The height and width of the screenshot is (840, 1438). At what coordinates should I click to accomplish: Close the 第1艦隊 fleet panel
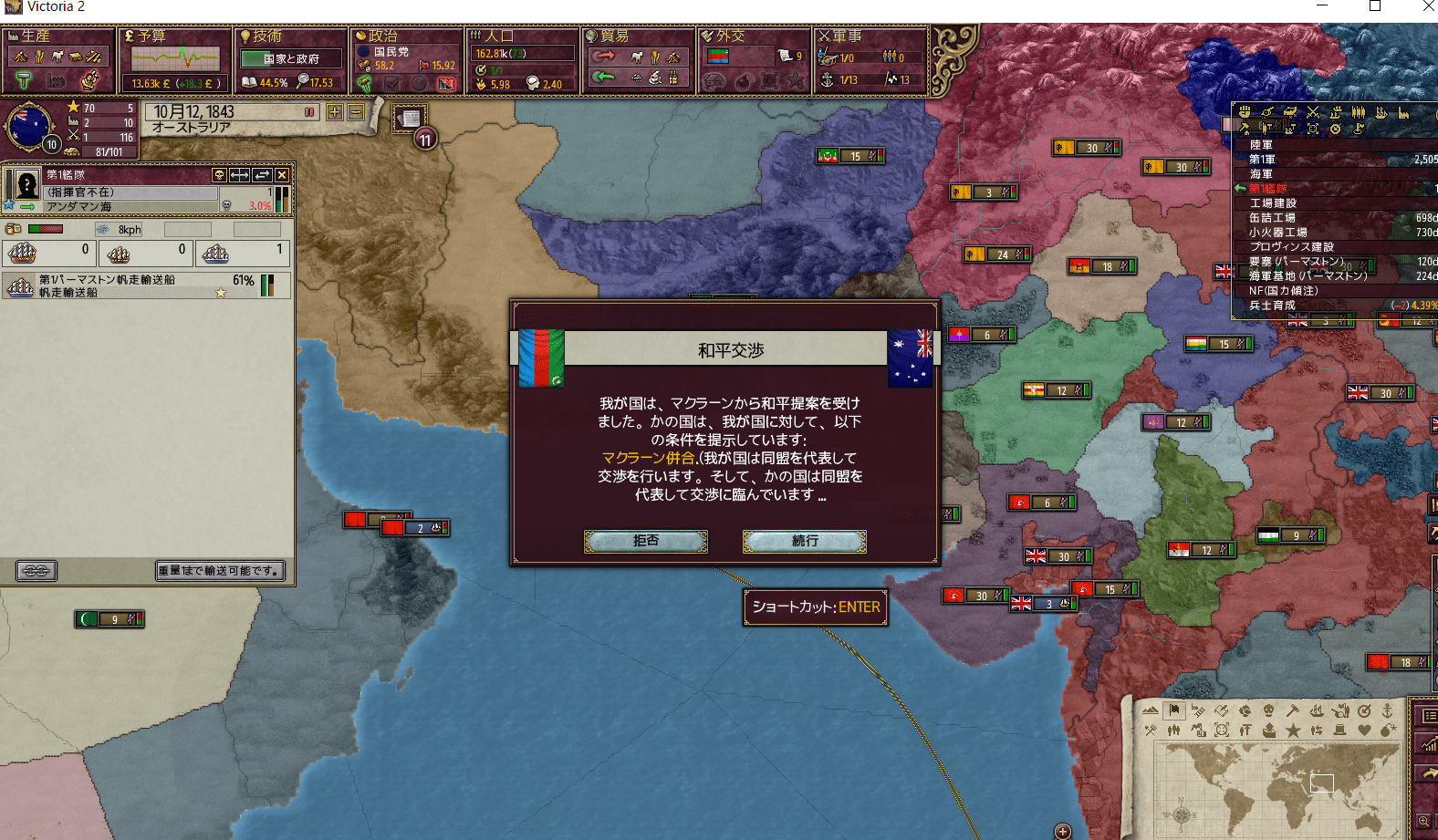[282, 174]
